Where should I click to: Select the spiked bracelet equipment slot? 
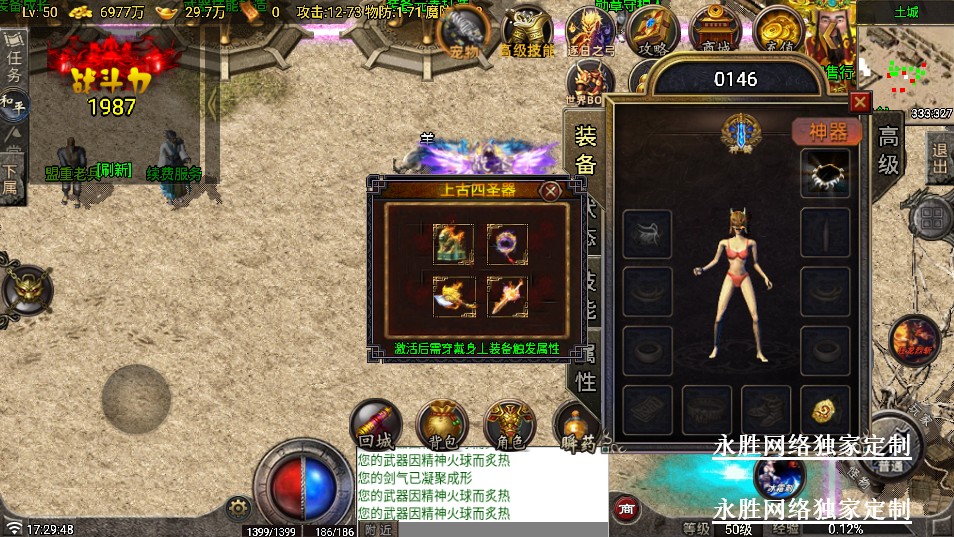click(x=826, y=173)
